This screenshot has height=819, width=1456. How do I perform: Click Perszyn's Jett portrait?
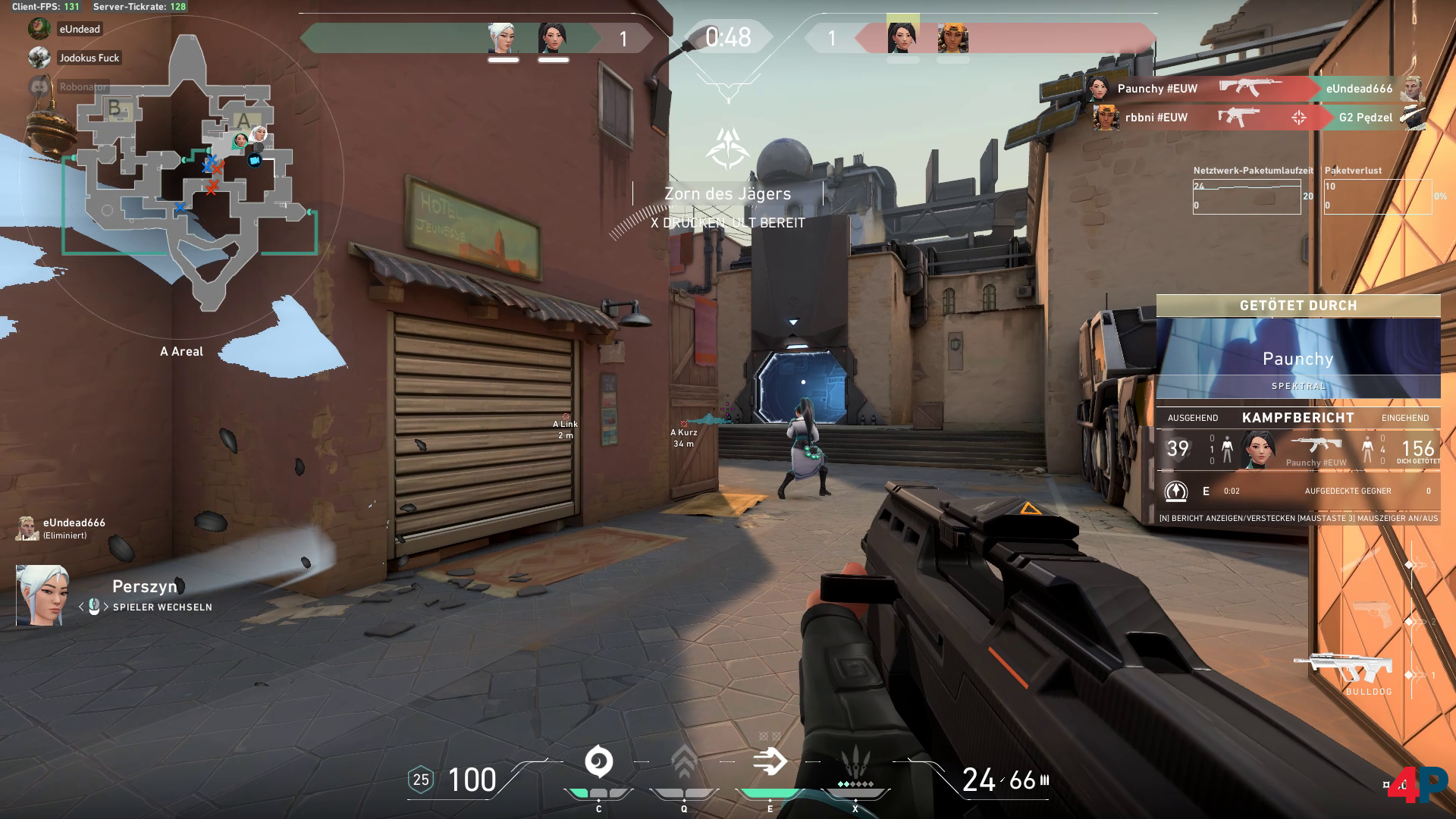42,595
